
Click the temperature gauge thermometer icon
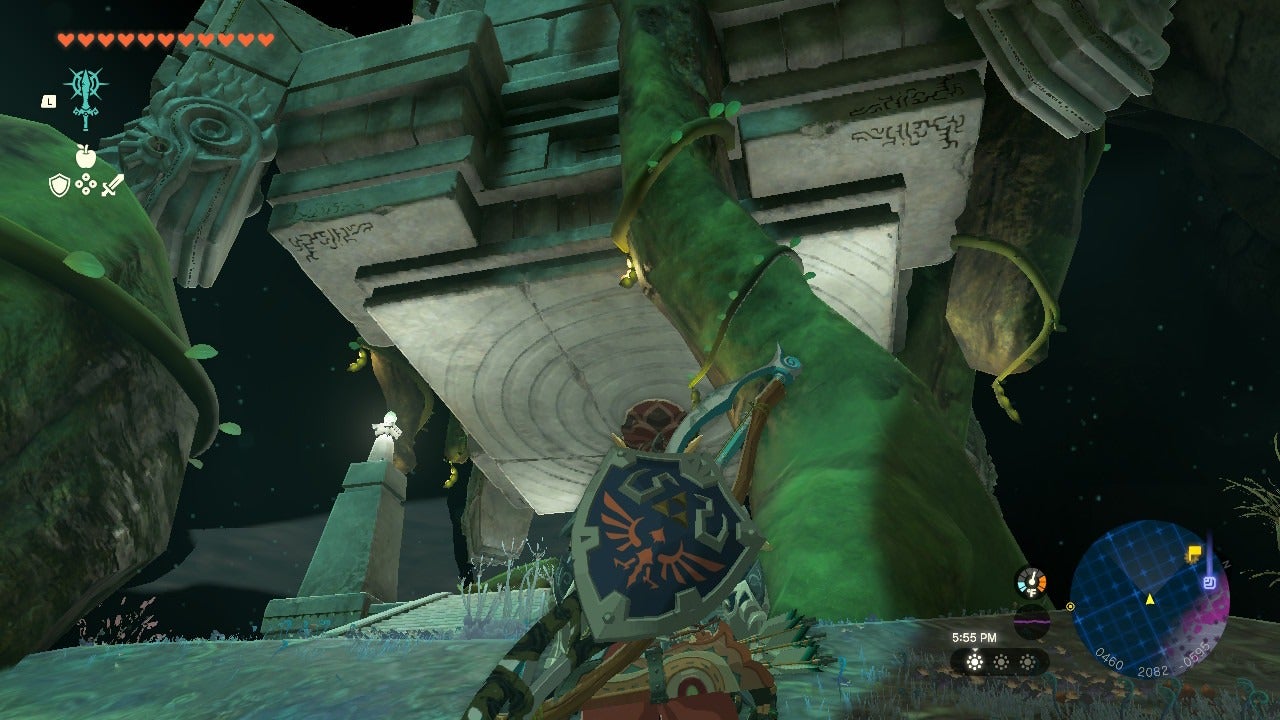(x=1031, y=580)
